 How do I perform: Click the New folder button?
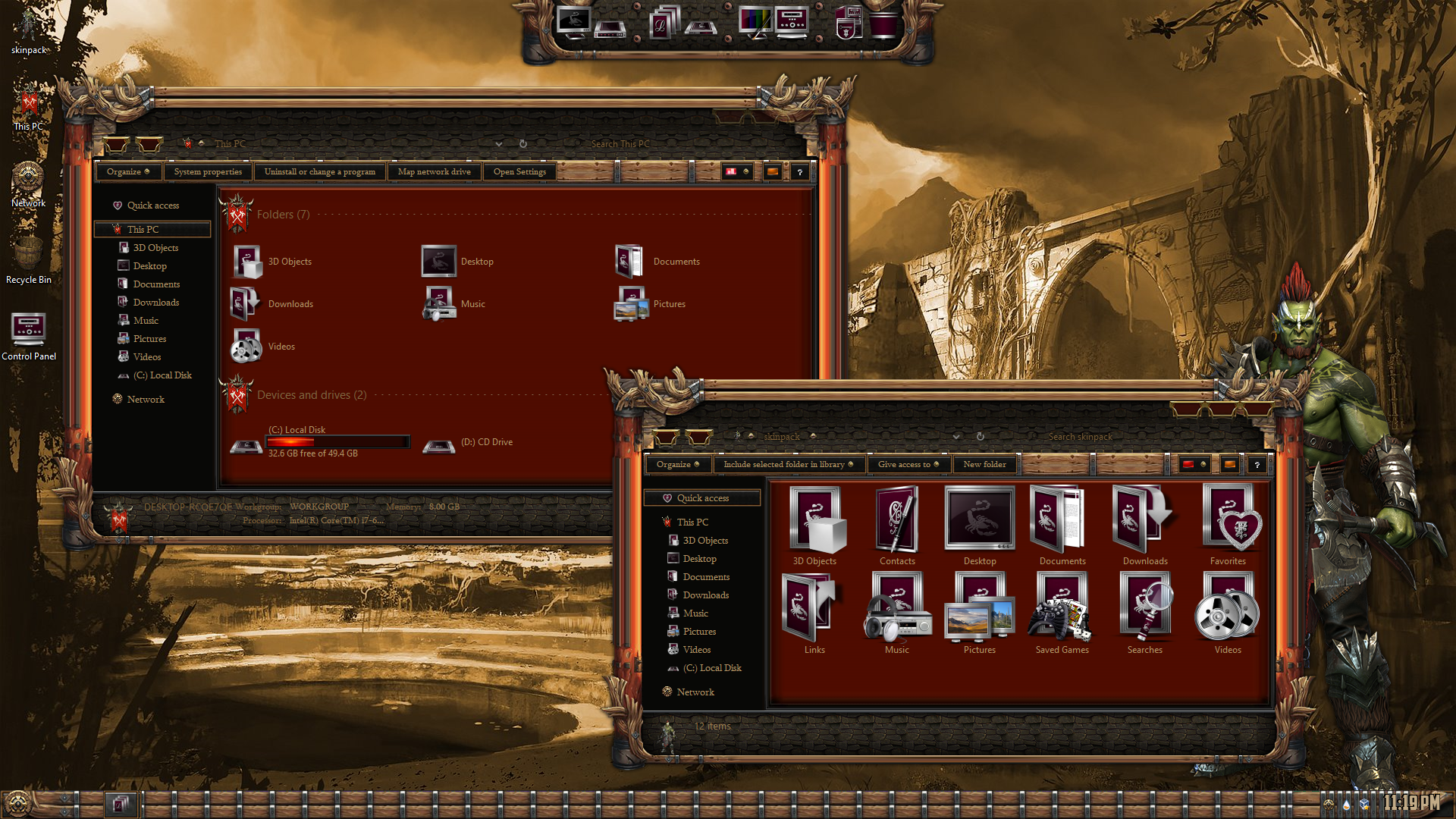[984, 464]
